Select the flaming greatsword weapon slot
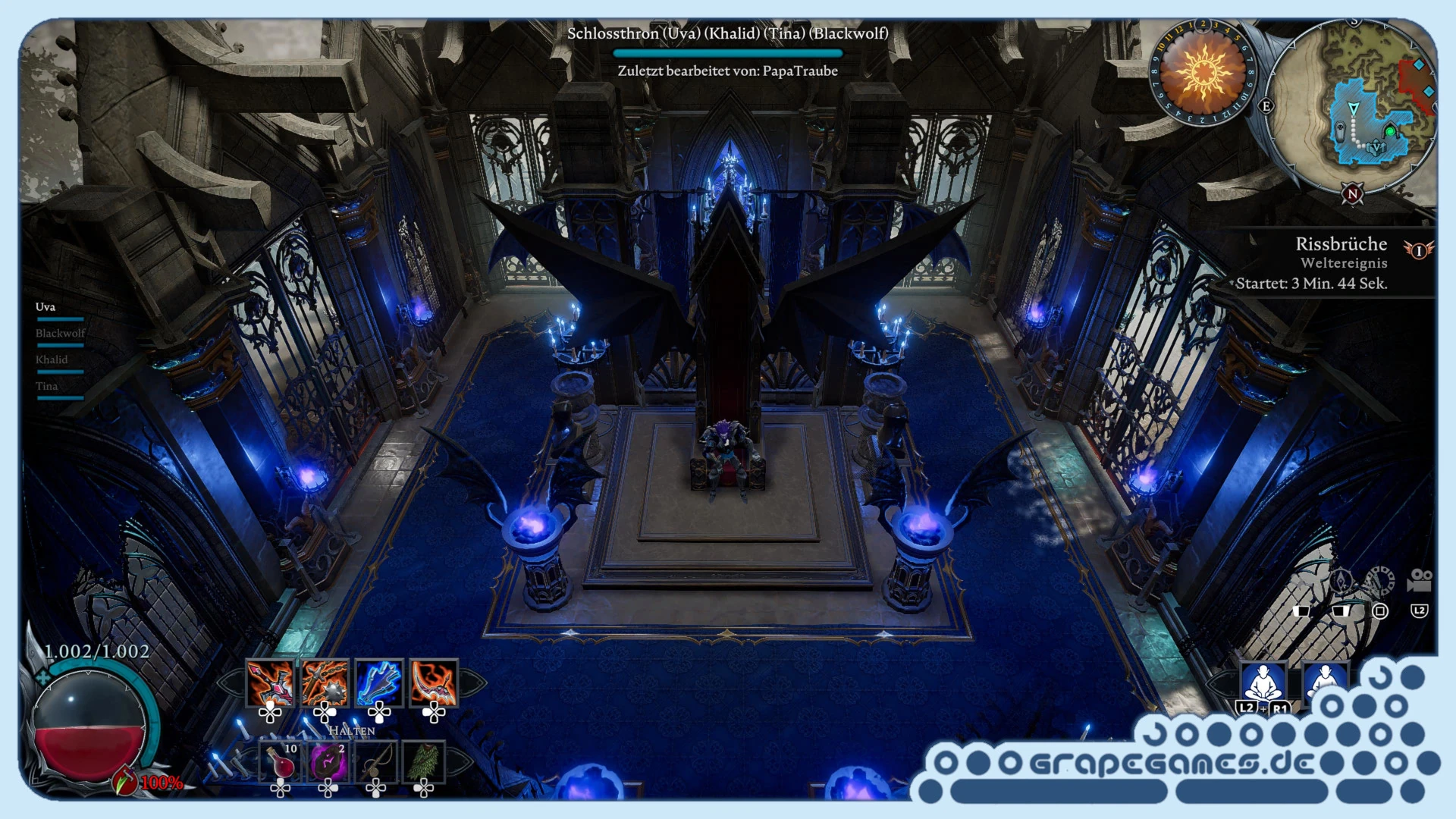 (x=270, y=682)
